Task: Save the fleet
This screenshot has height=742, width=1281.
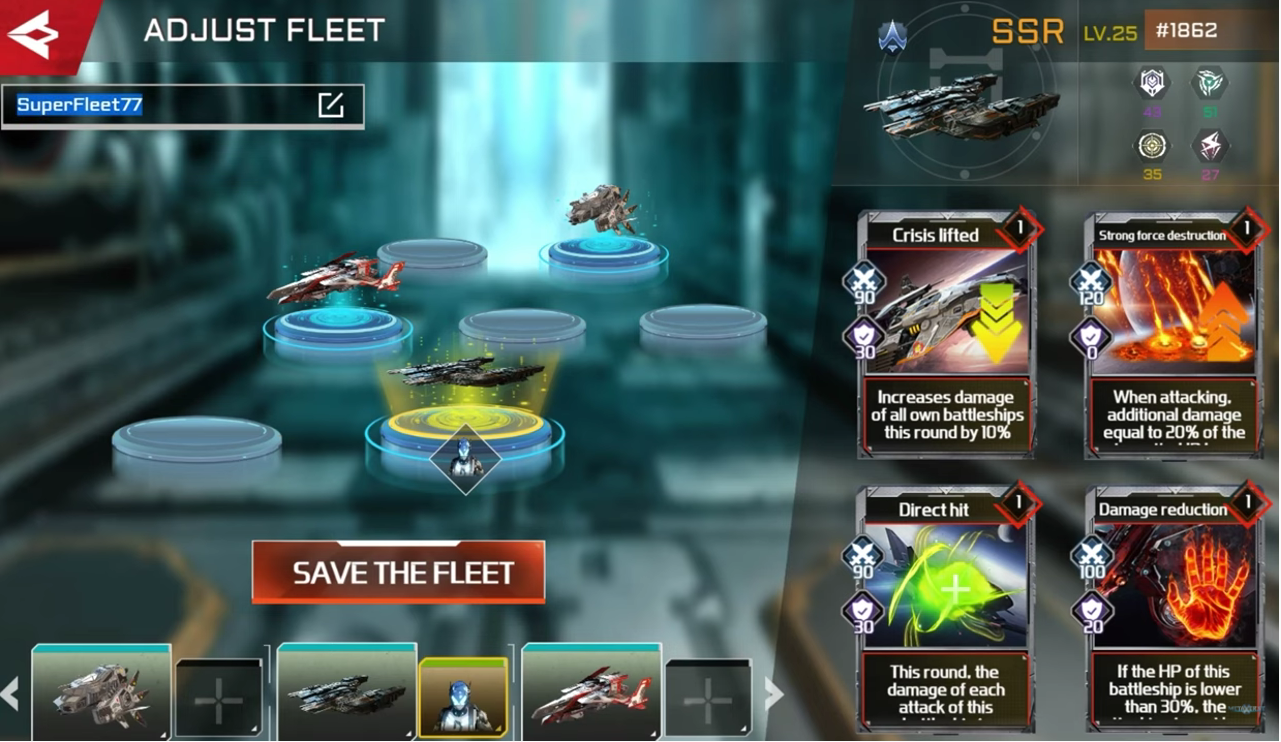Action: tap(398, 573)
